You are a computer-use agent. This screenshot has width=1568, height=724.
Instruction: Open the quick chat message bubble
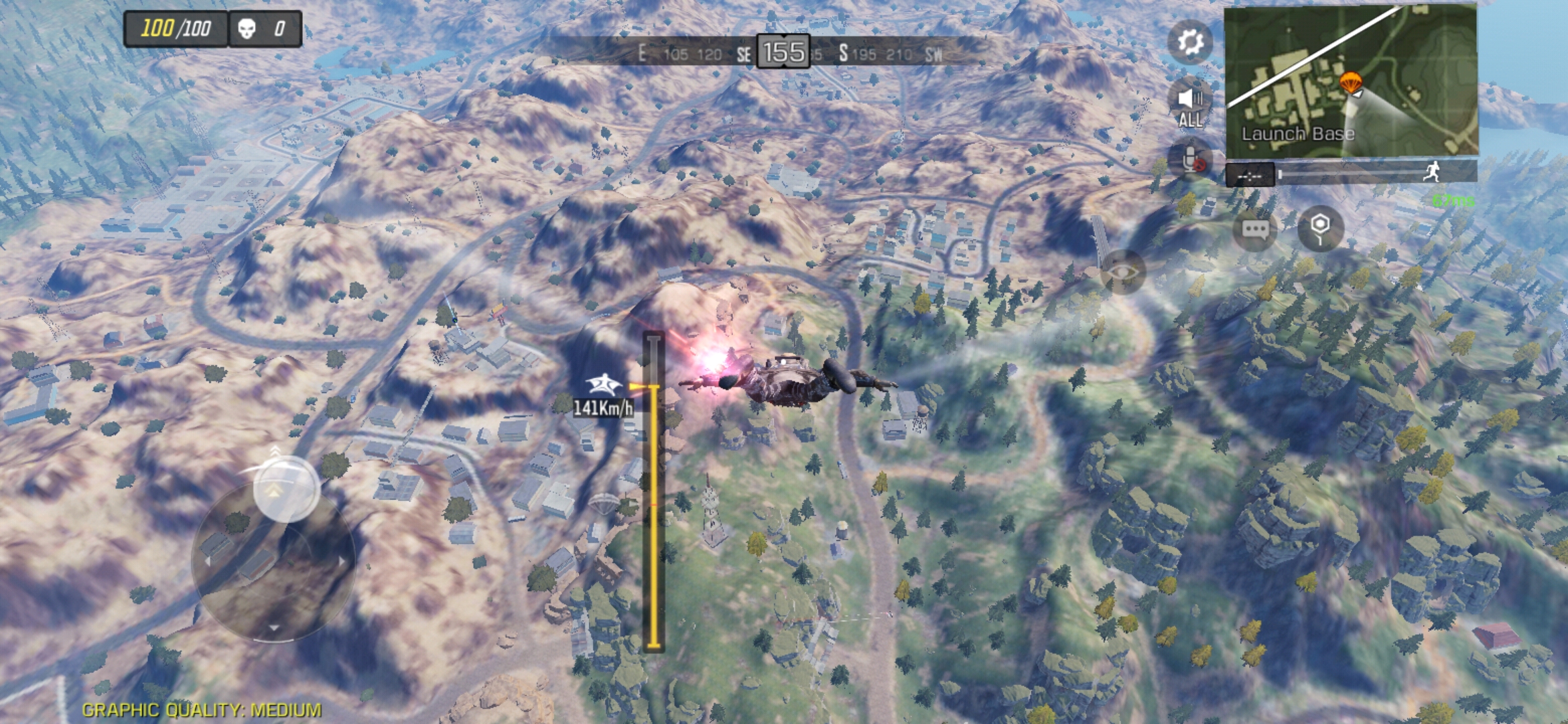click(x=1254, y=230)
